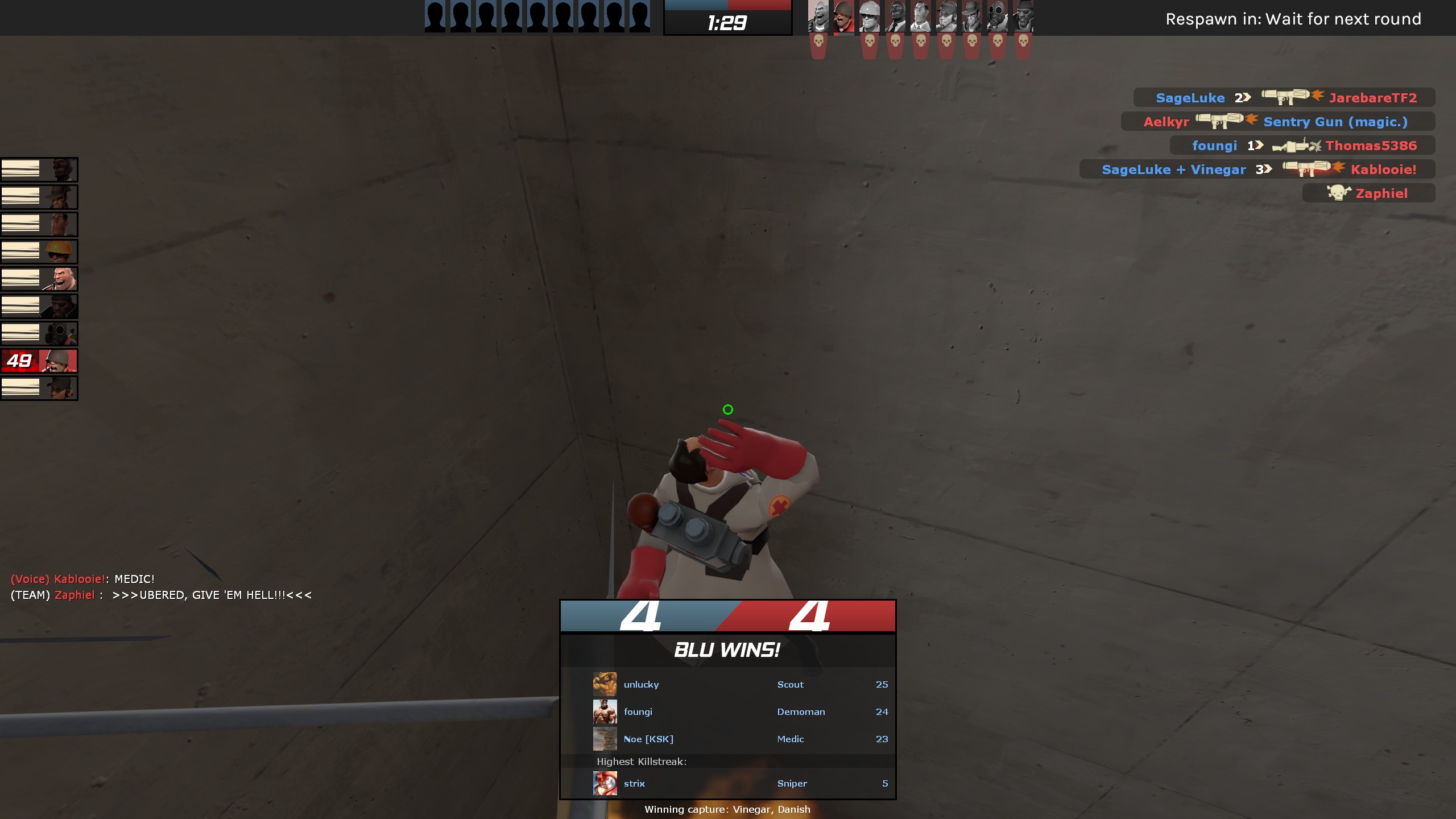The width and height of the screenshot is (1456, 819).
Task: Pick the laughing Heavy team status panel
Action: pyautogui.click(x=39, y=279)
